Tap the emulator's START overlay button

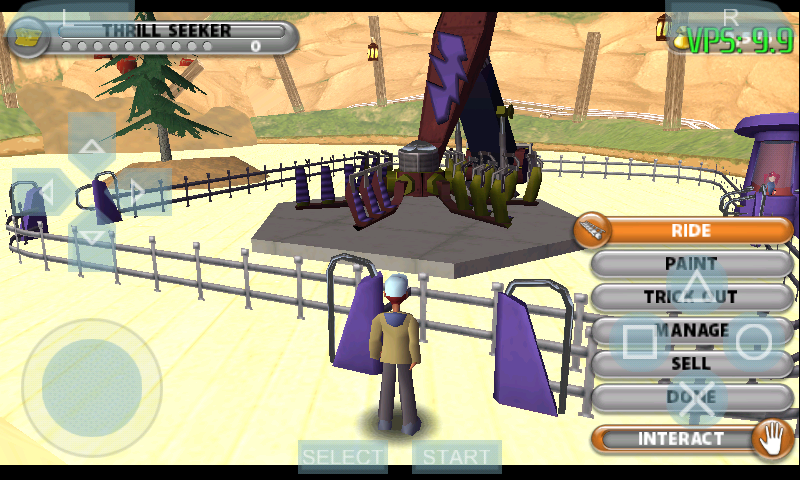coord(456,457)
